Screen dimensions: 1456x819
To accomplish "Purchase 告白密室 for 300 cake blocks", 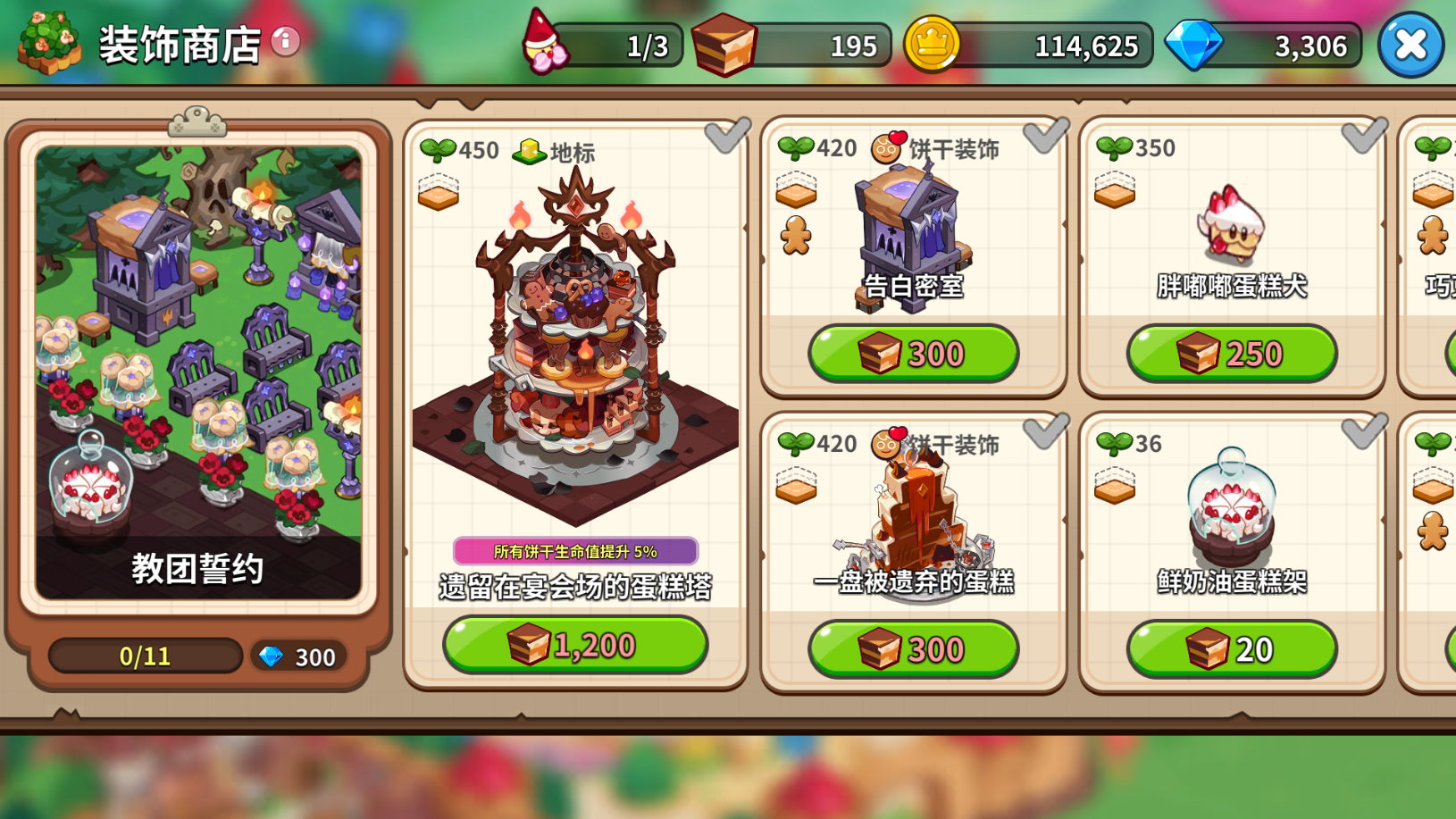I will 913,354.
